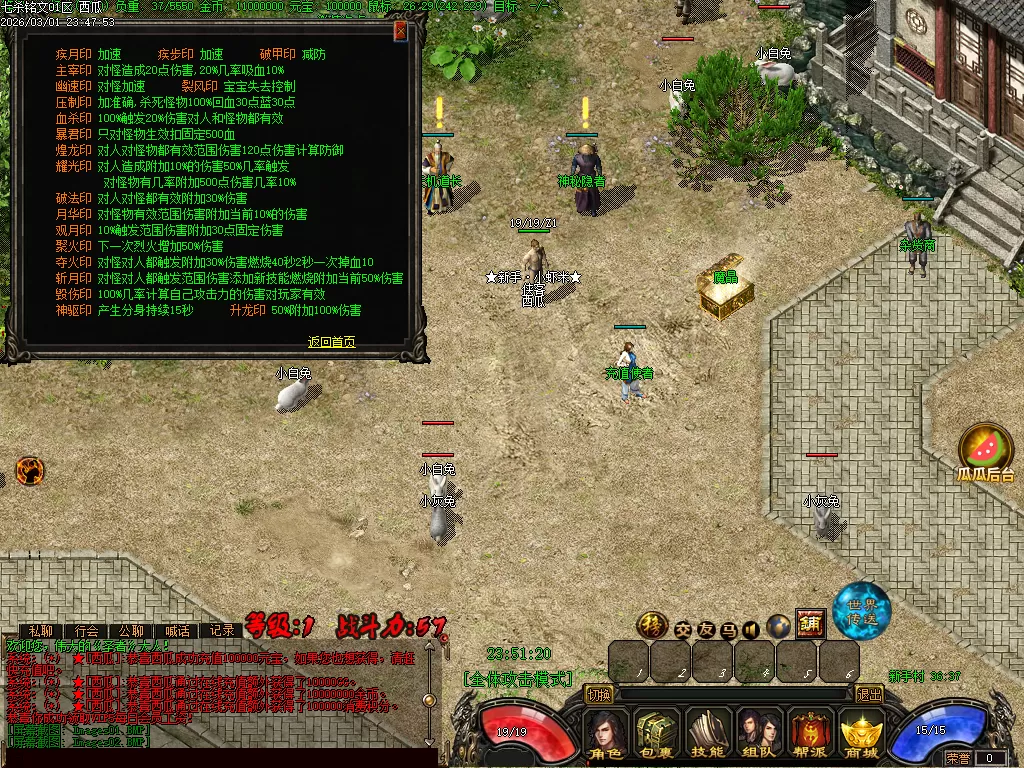Open the 商城 shop
1024x768 pixels.
click(x=862, y=735)
